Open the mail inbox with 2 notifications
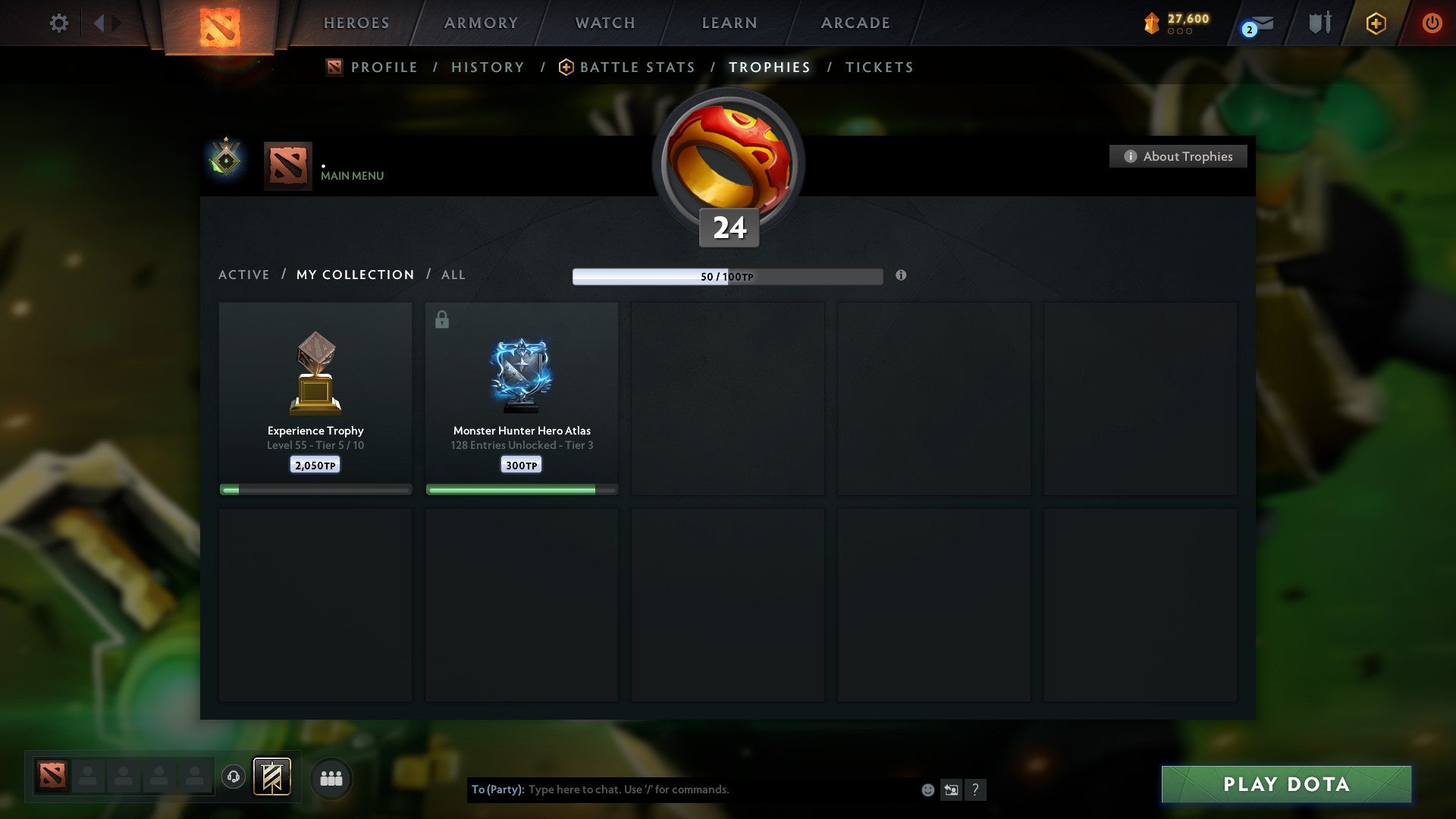Screen dimensions: 1456x819 point(1253,24)
